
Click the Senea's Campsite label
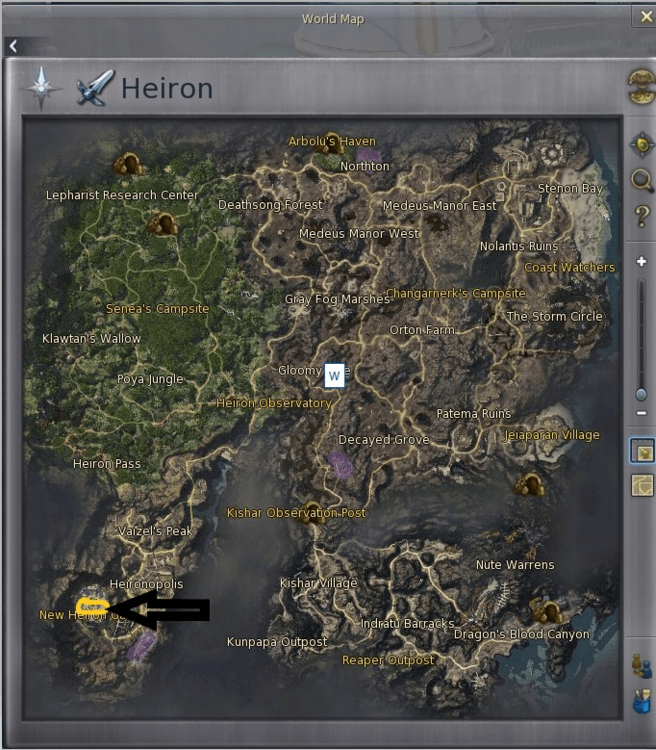158,309
